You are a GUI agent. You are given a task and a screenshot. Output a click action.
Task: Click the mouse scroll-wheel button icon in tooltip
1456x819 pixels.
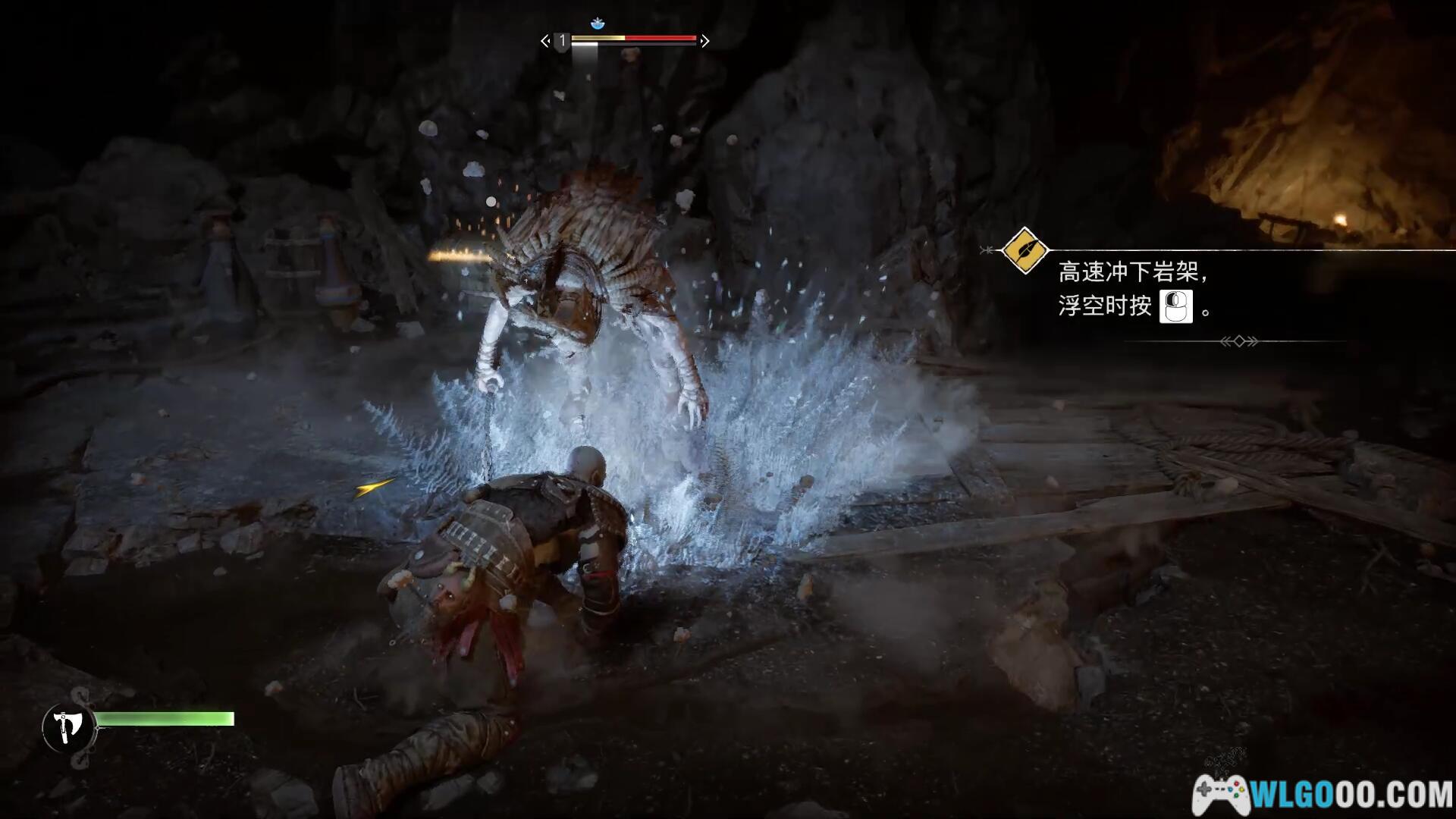click(1175, 306)
